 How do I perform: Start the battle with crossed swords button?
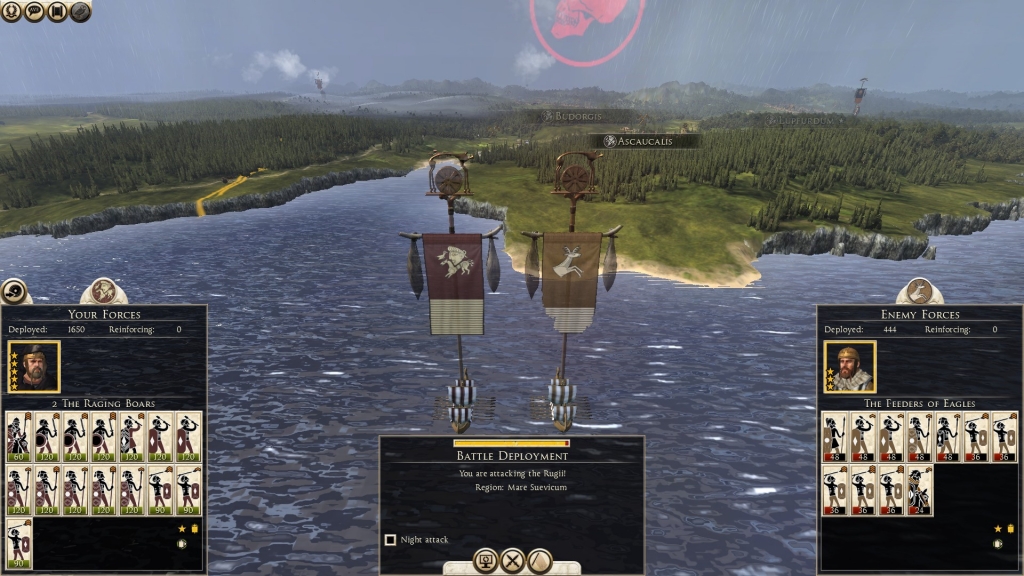click(x=512, y=560)
